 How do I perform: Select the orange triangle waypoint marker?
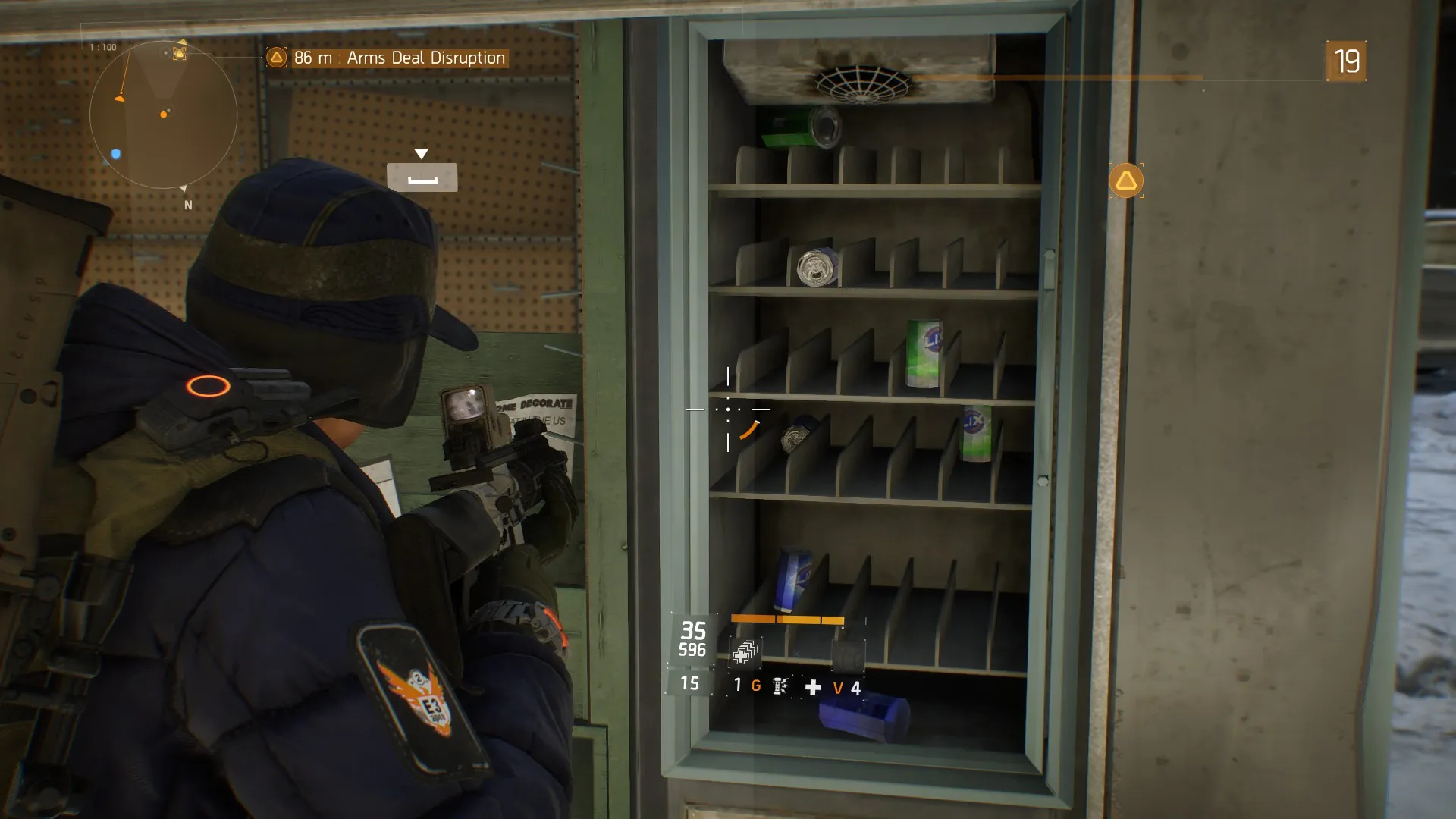(x=1126, y=181)
